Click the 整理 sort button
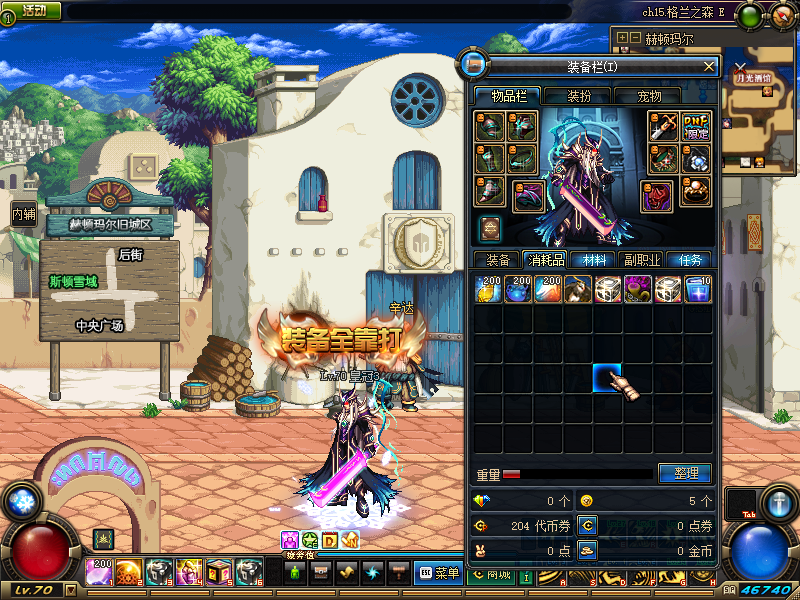 click(x=685, y=473)
